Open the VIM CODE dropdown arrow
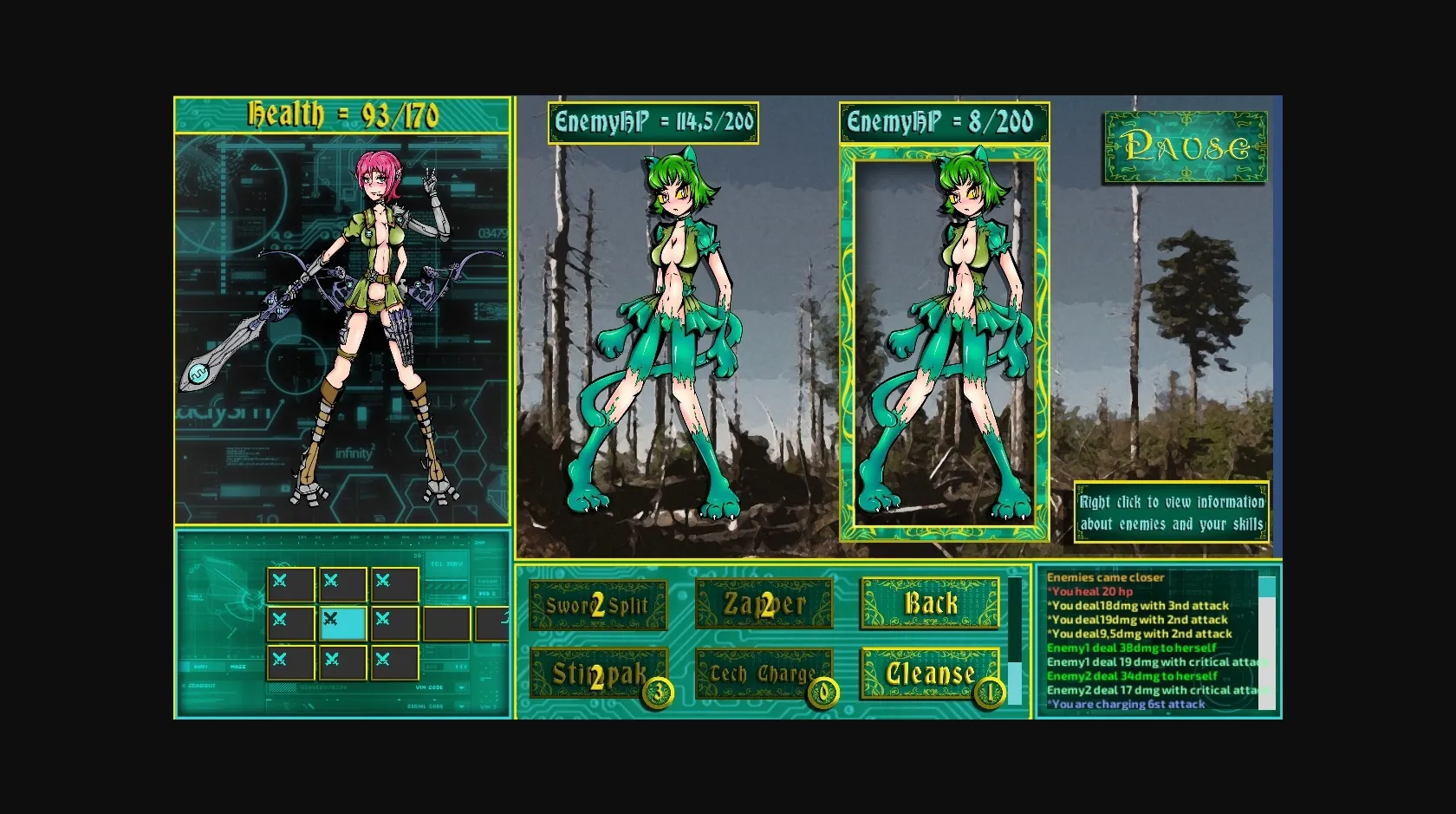 coord(461,687)
